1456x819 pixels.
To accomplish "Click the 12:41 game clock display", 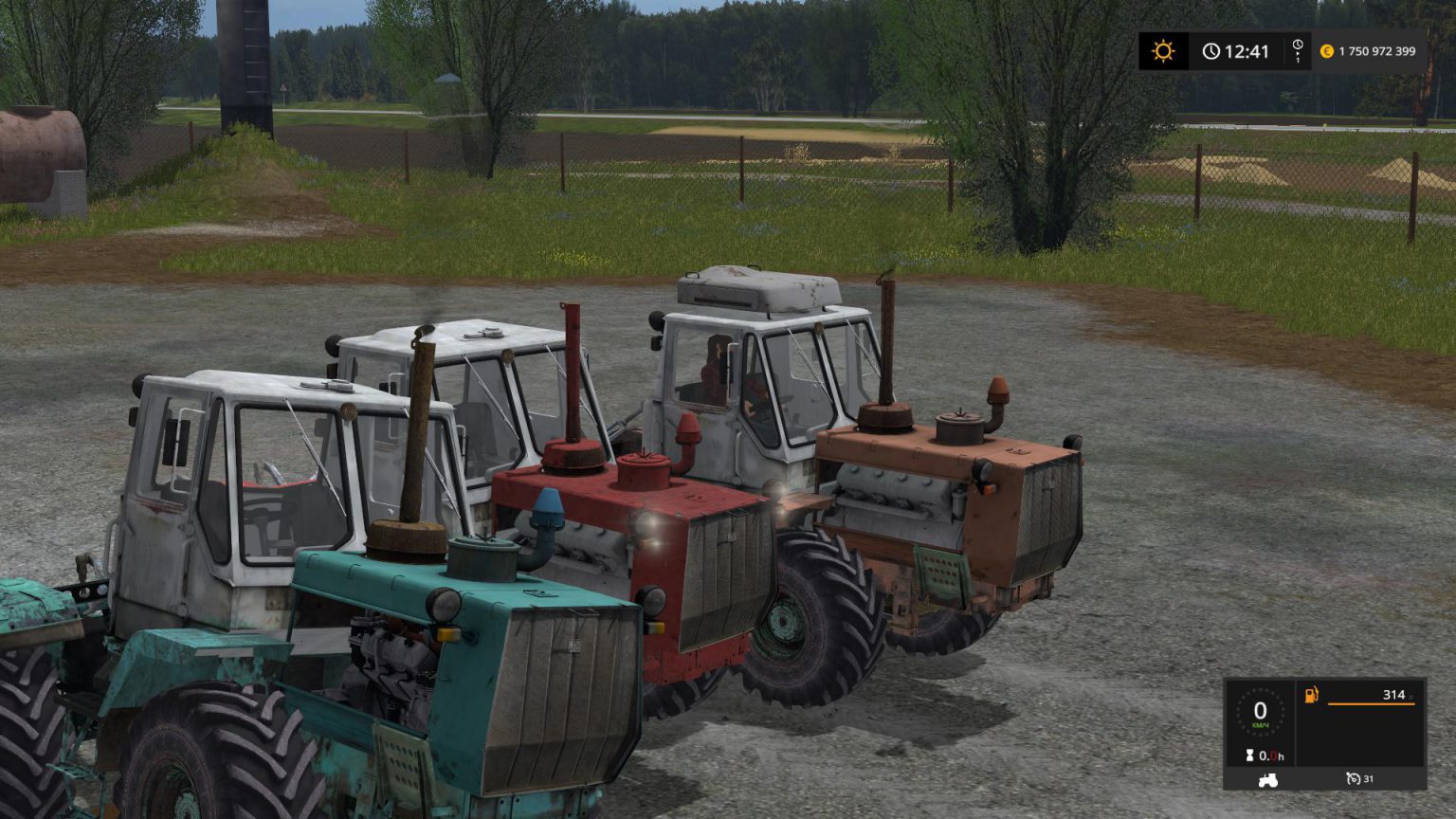I will pos(1247,51).
